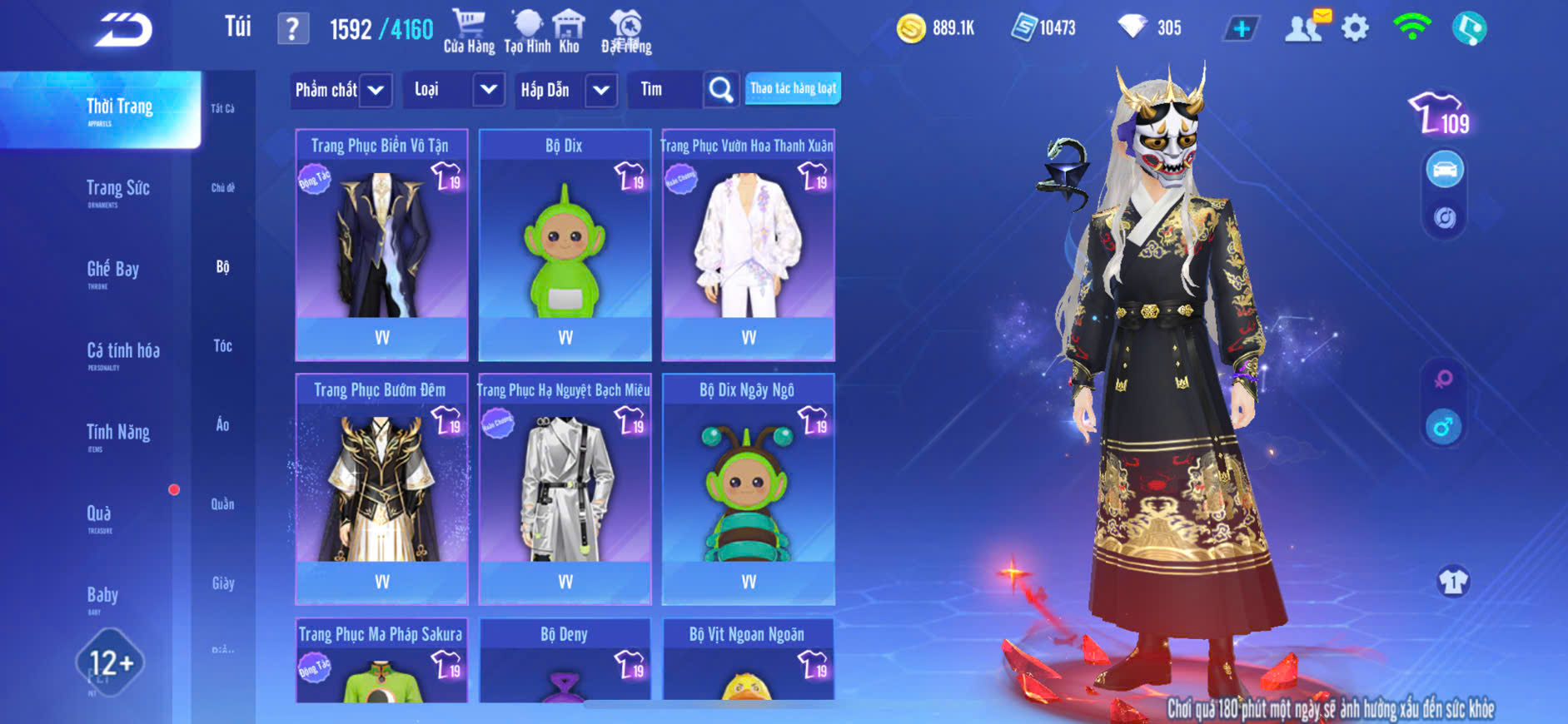Viewport: 1568px width, 724px height.
Task: Click the magnifying glass search button
Action: pyautogui.click(x=720, y=90)
